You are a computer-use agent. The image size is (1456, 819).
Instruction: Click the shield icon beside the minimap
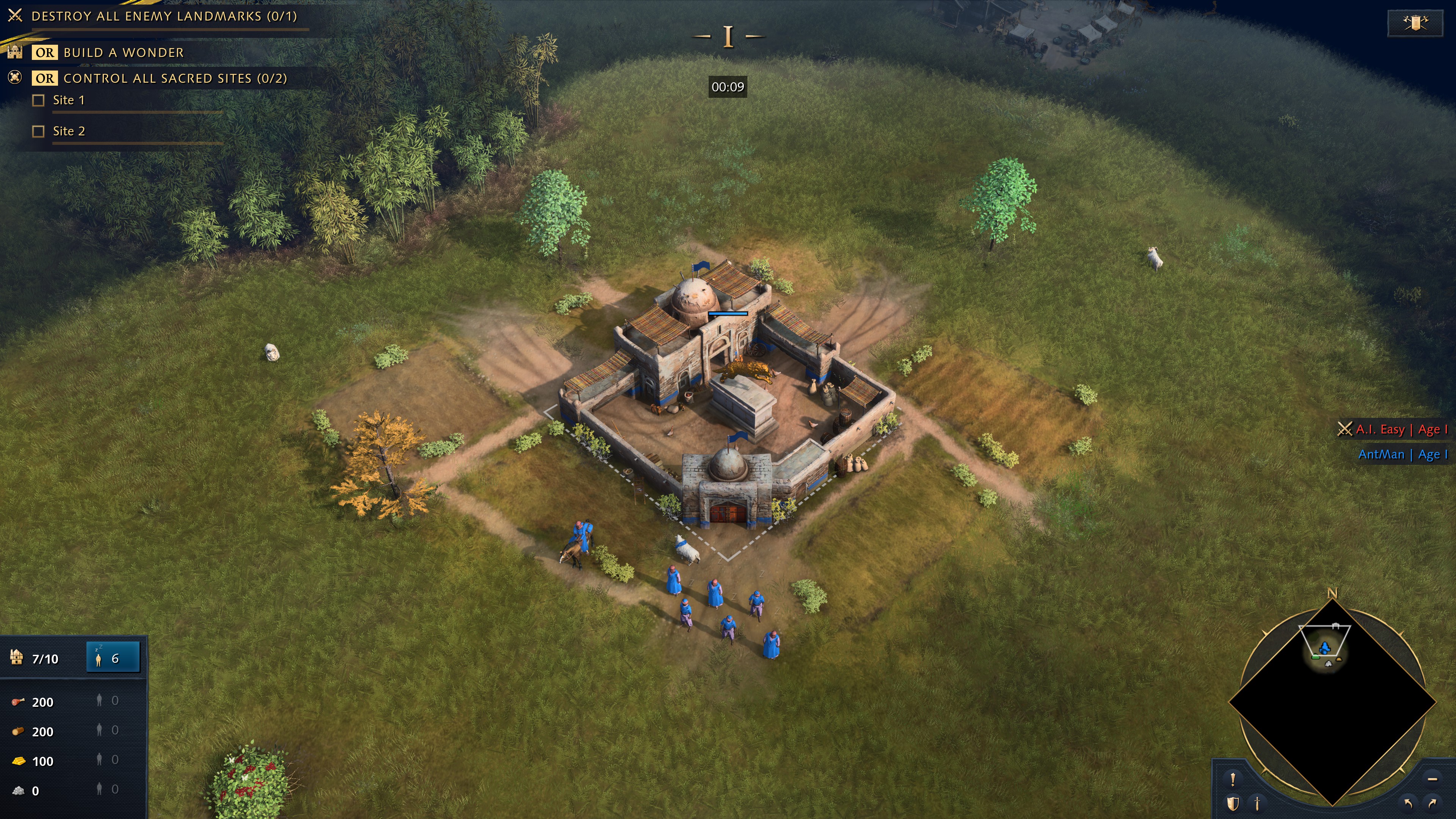tap(1233, 803)
